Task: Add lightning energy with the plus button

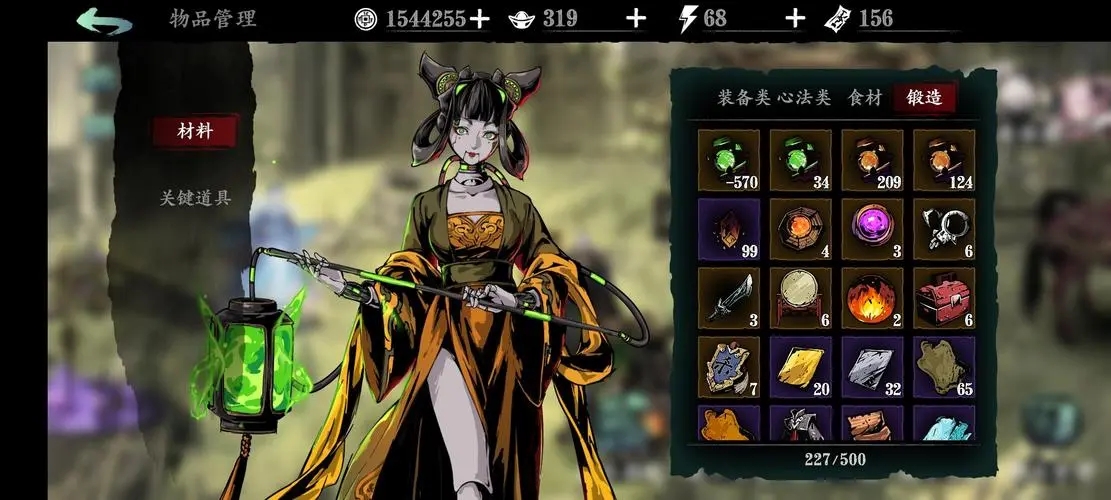Action: pyautogui.click(x=795, y=18)
